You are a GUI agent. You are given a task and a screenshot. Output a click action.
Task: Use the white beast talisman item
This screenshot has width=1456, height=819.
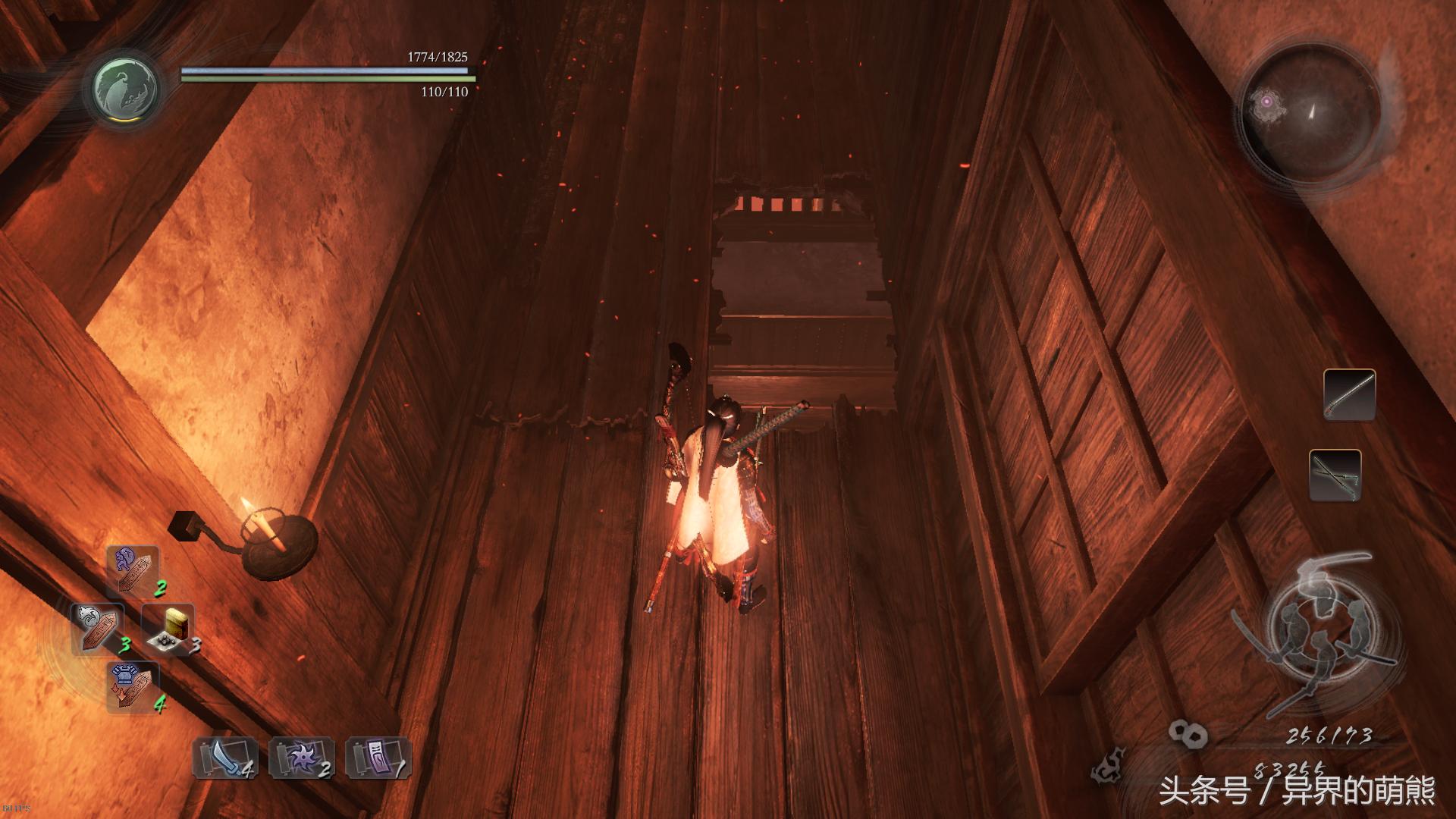(x=98, y=628)
